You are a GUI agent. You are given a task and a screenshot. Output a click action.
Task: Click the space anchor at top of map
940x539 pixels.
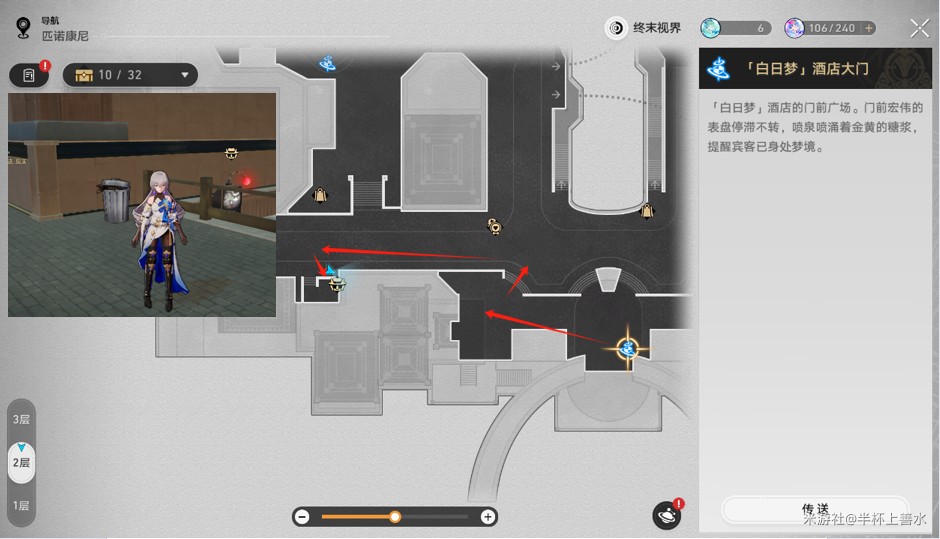(x=327, y=64)
